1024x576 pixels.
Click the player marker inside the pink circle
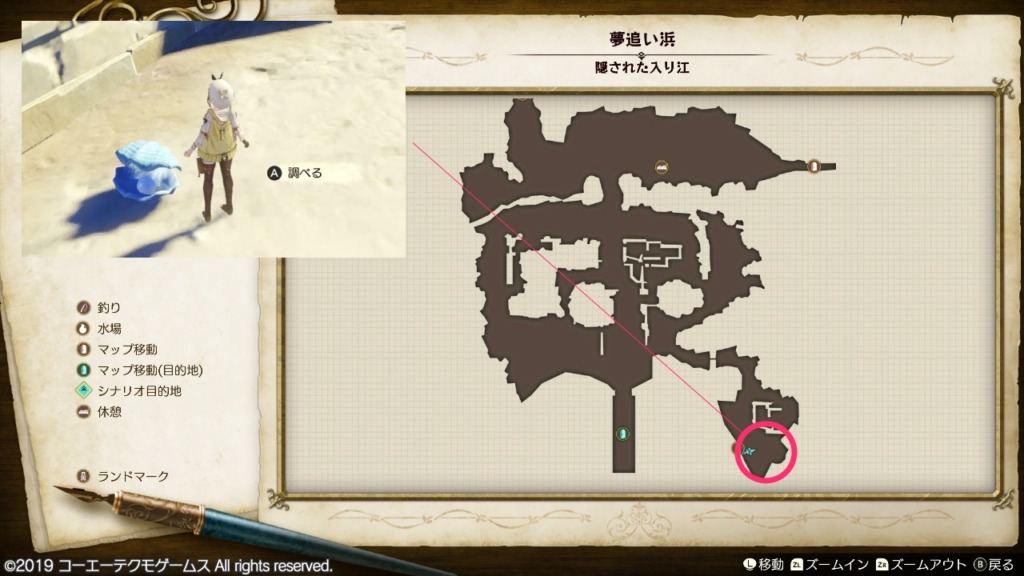coord(751,451)
